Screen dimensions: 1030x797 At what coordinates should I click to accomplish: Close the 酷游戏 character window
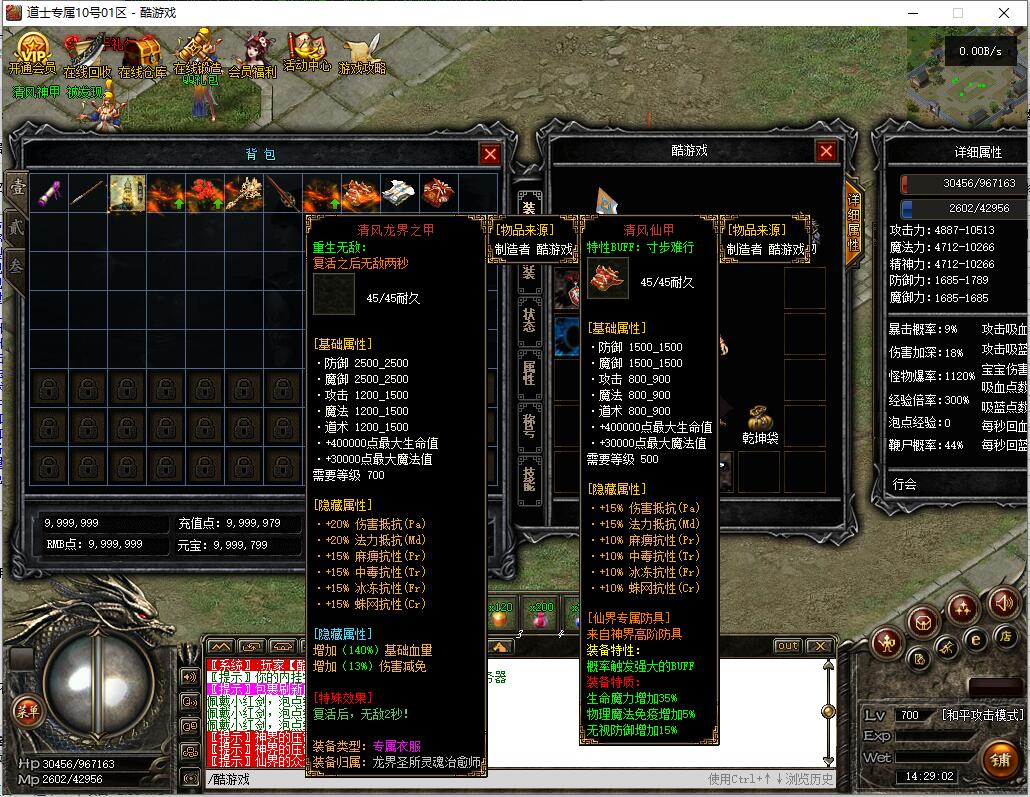tap(826, 151)
